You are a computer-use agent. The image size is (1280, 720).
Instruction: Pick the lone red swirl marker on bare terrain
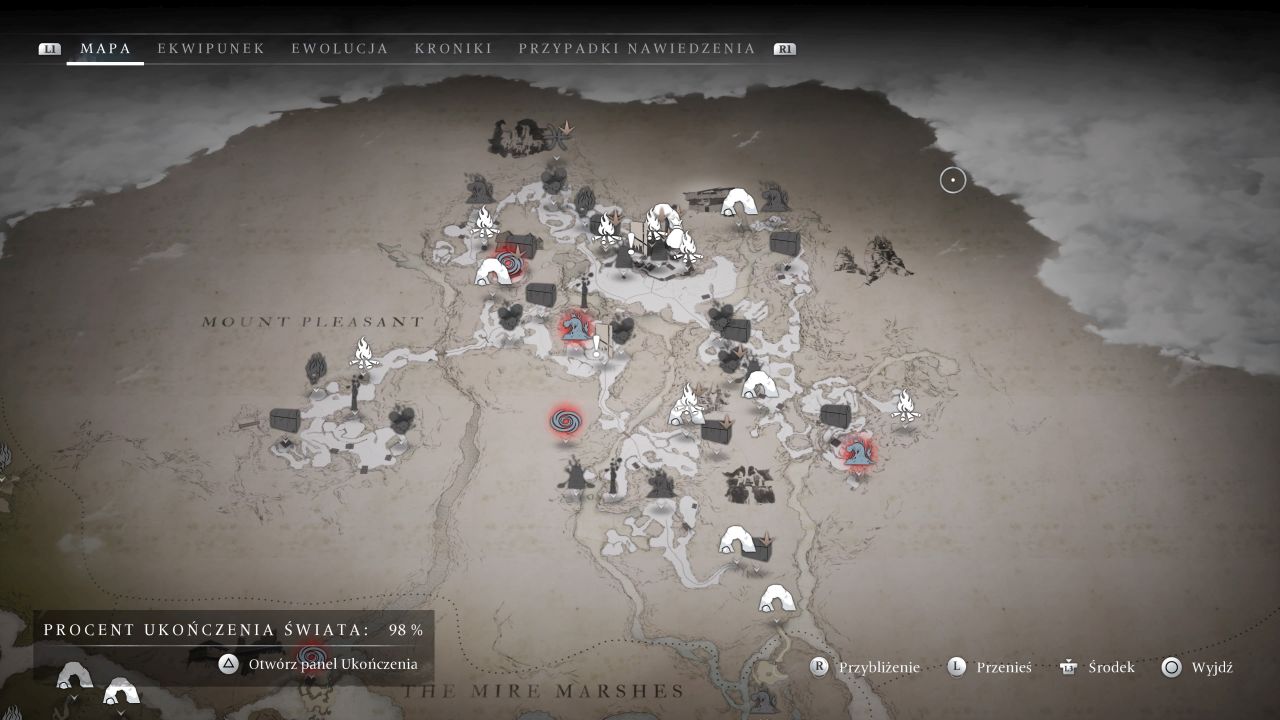(x=565, y=421)
